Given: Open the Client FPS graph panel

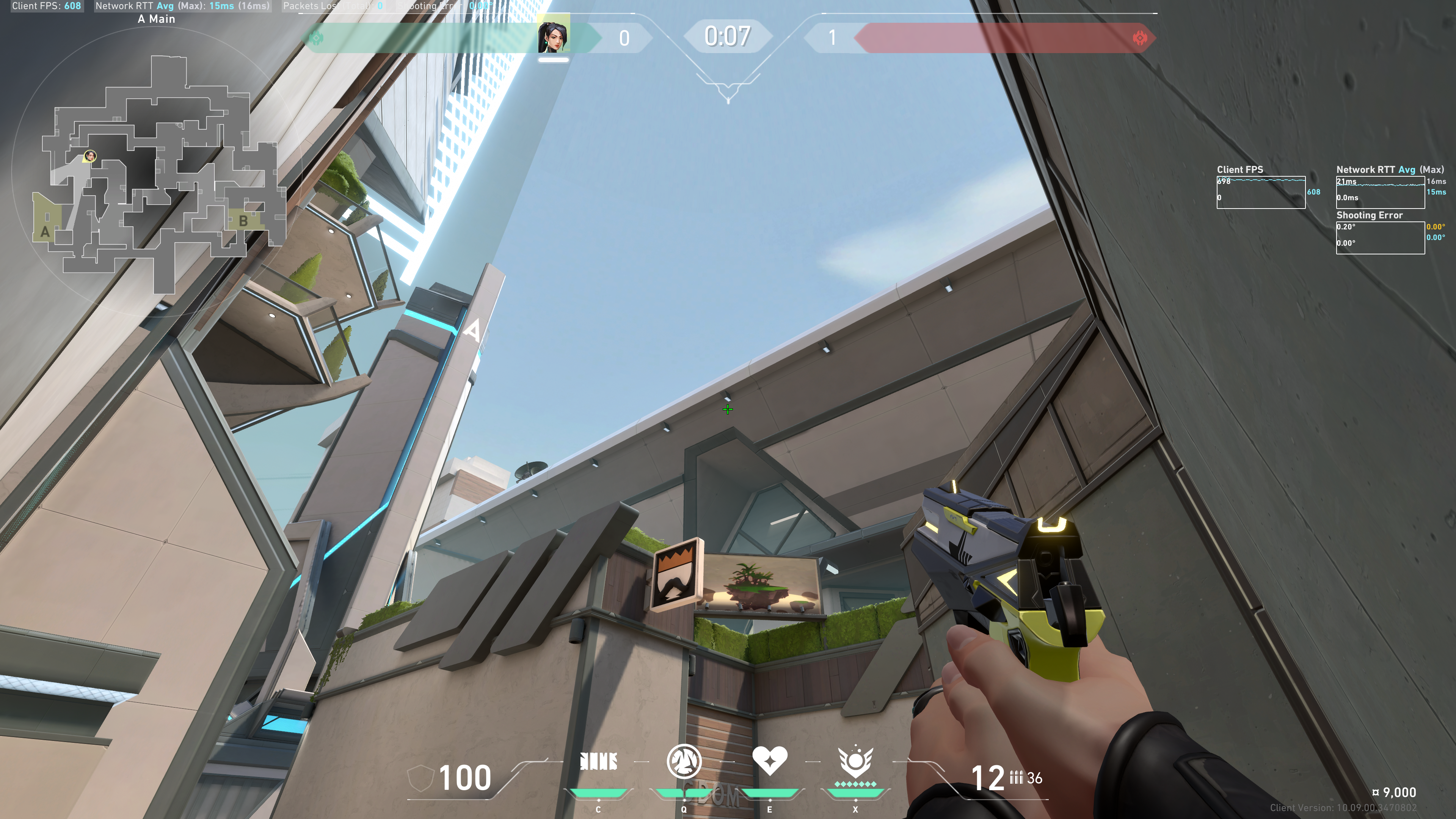Looking at the screenshot, I should coord(1260,192).
